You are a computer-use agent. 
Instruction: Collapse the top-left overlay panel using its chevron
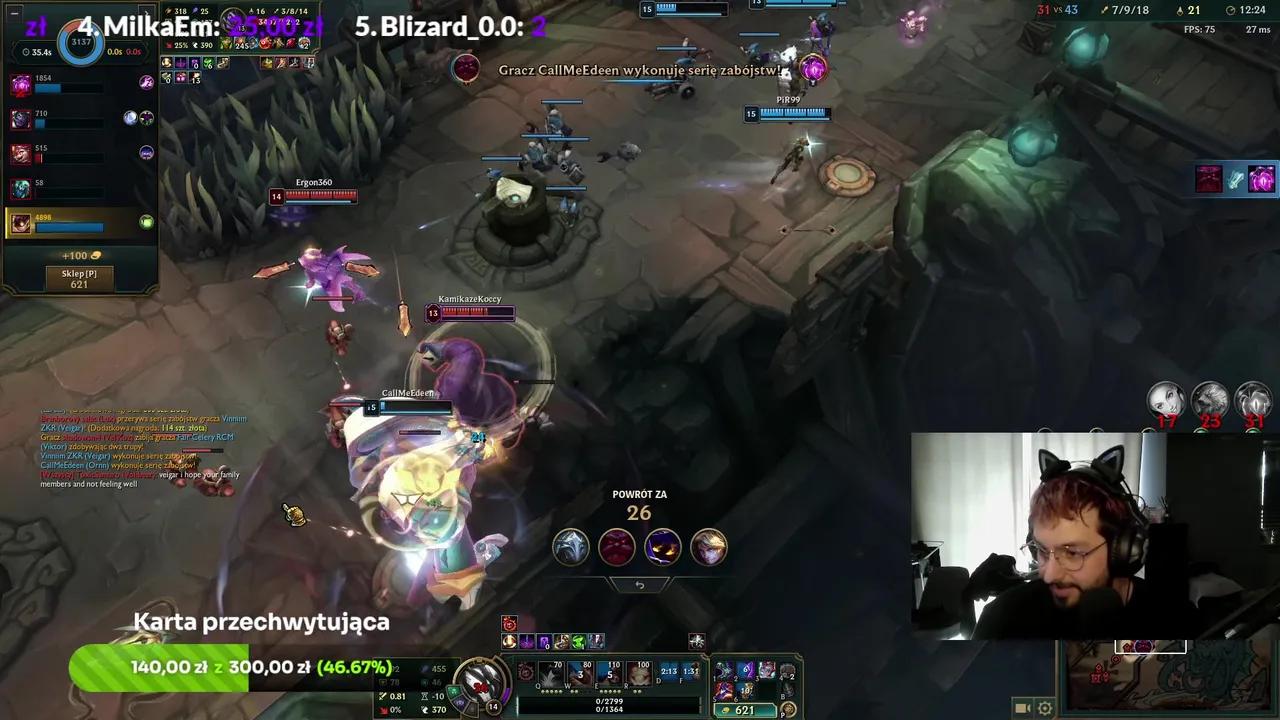click(146, 10)
